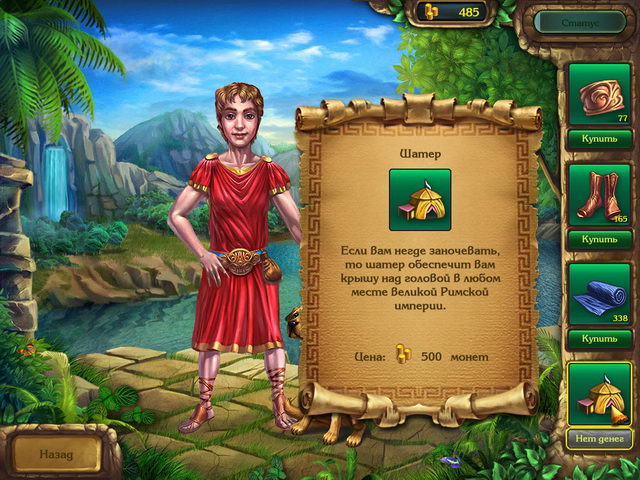Select the blue cloth roll icon

pos(599,294)
